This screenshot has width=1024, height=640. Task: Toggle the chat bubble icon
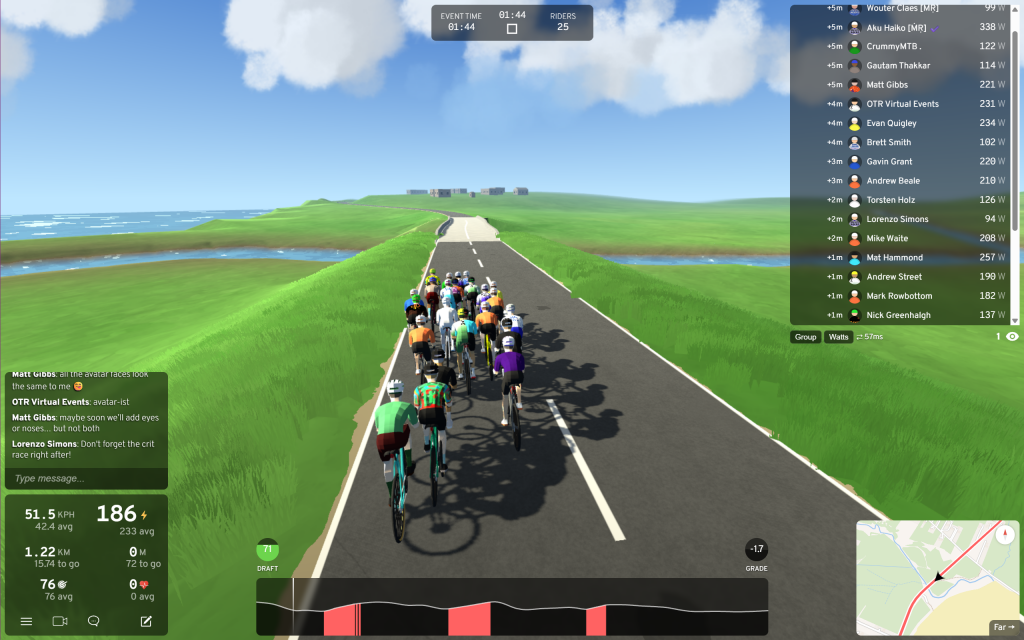click(93, 621)
